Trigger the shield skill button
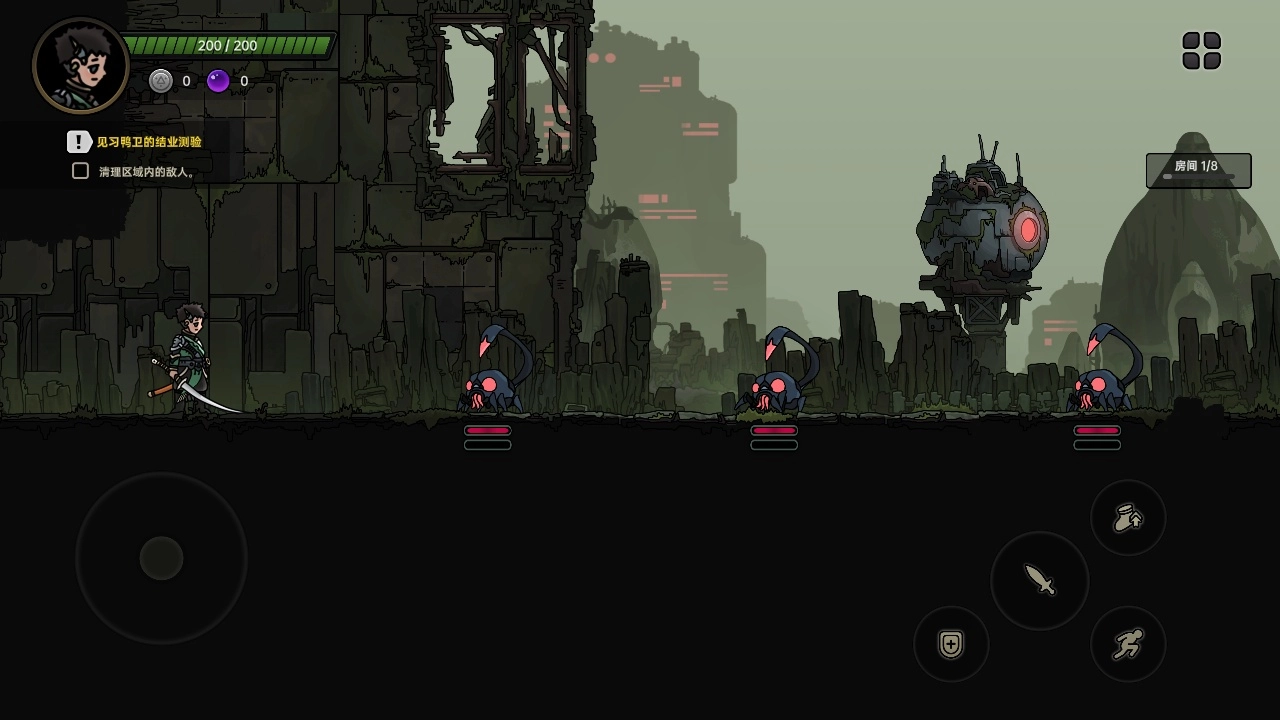This screenshot has width=1280, height=720. (951, 644)
